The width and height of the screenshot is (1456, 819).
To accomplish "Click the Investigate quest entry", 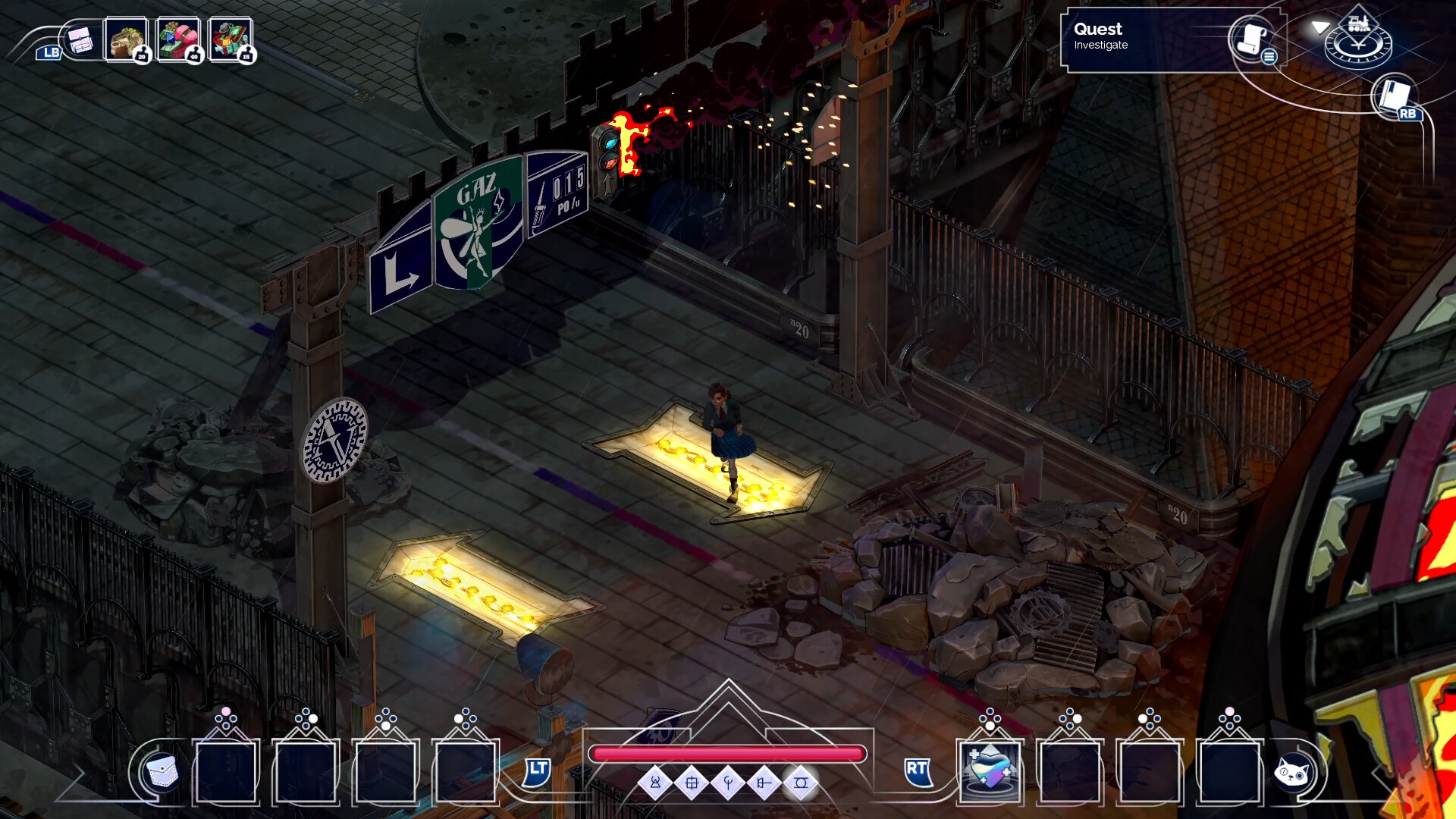I will coord(1101,45).
